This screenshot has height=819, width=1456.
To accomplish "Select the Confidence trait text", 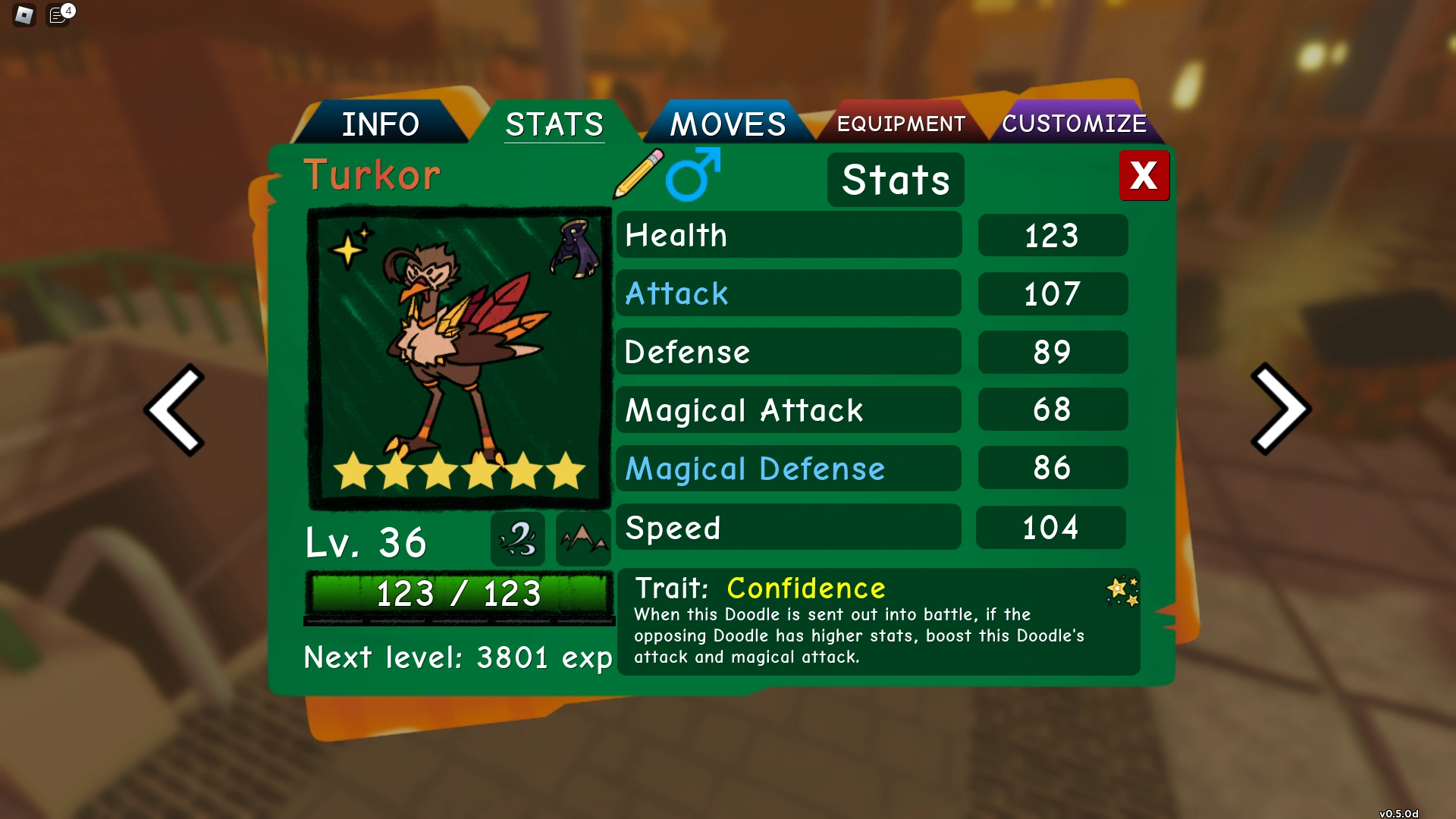I will point(805,588).
